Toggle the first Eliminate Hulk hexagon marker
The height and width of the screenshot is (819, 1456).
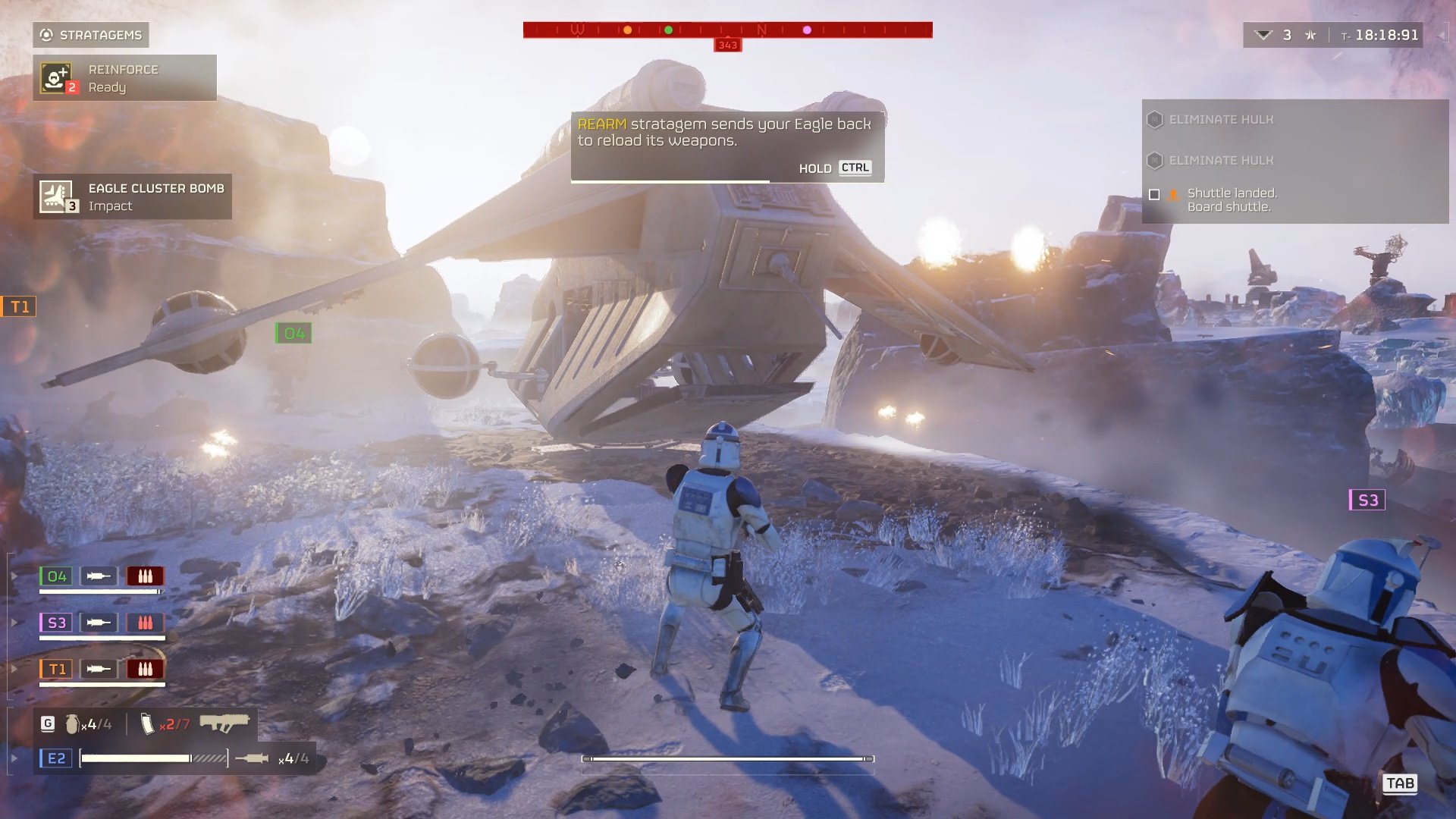1156,119
